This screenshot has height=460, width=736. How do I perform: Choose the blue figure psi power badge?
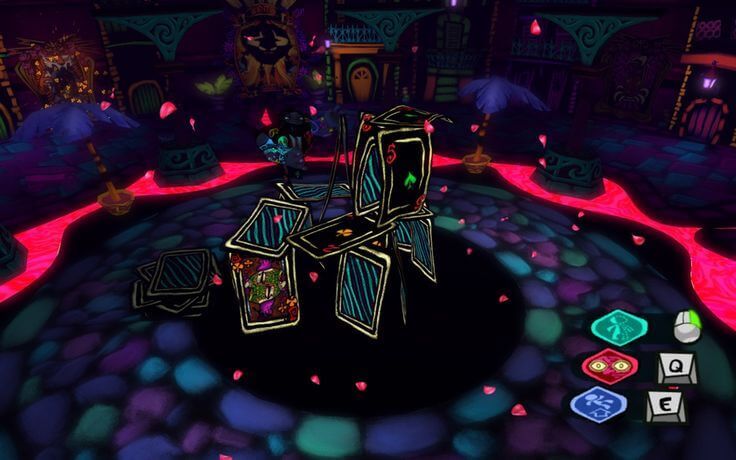coord(599,406)
